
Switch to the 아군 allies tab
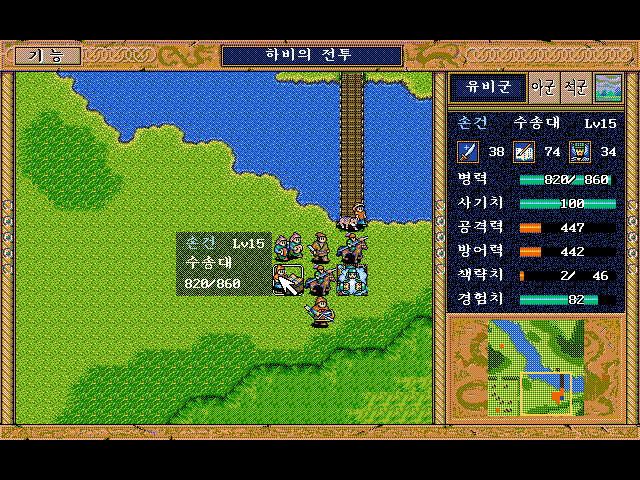pos(543,88)
